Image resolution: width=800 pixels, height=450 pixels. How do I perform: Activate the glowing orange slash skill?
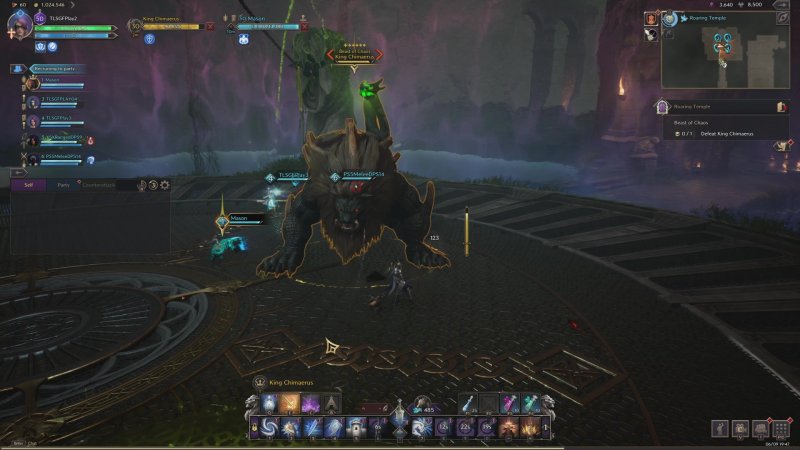coord(290,404)
